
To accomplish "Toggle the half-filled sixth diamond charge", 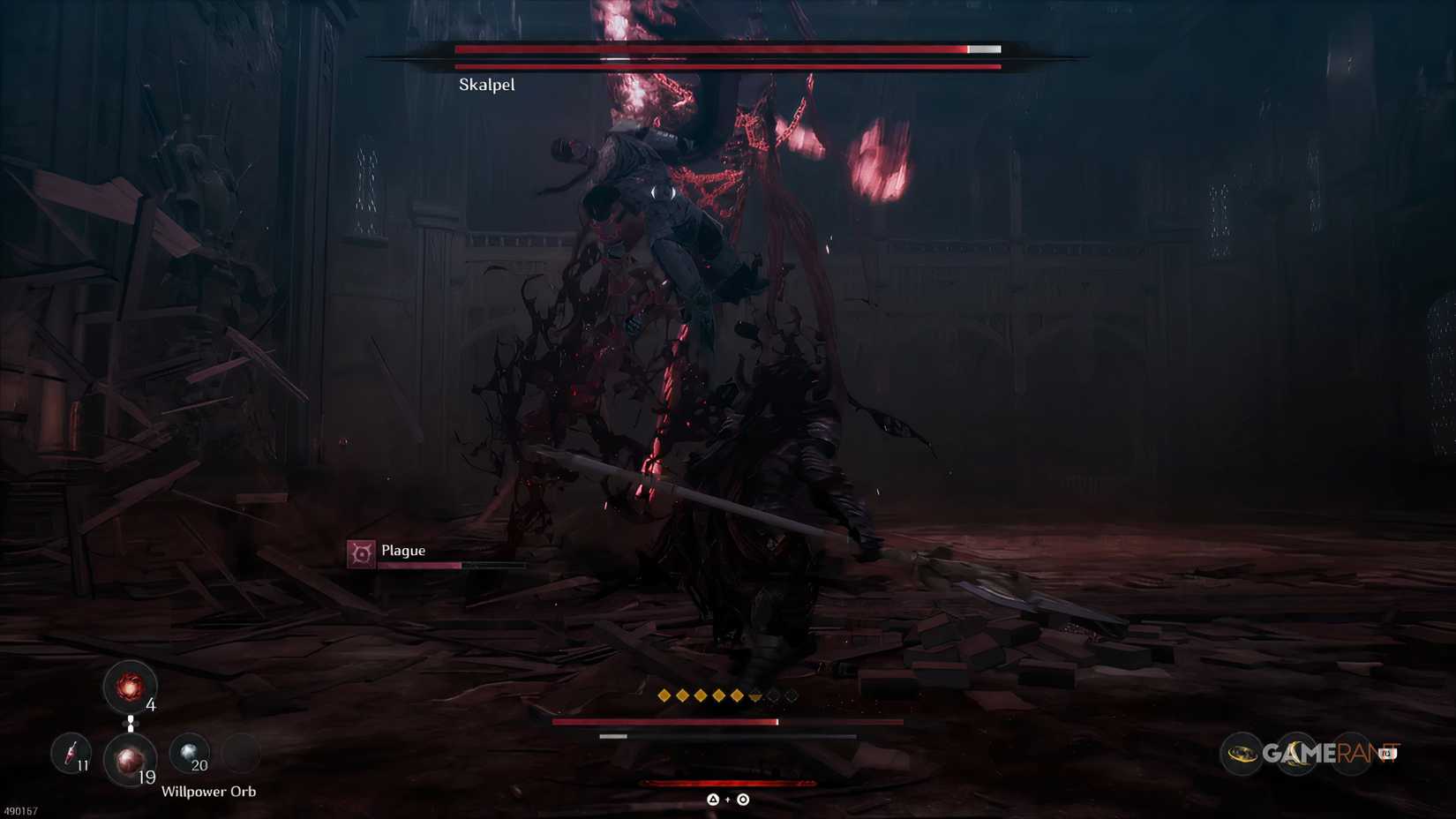I will (755, 696).
